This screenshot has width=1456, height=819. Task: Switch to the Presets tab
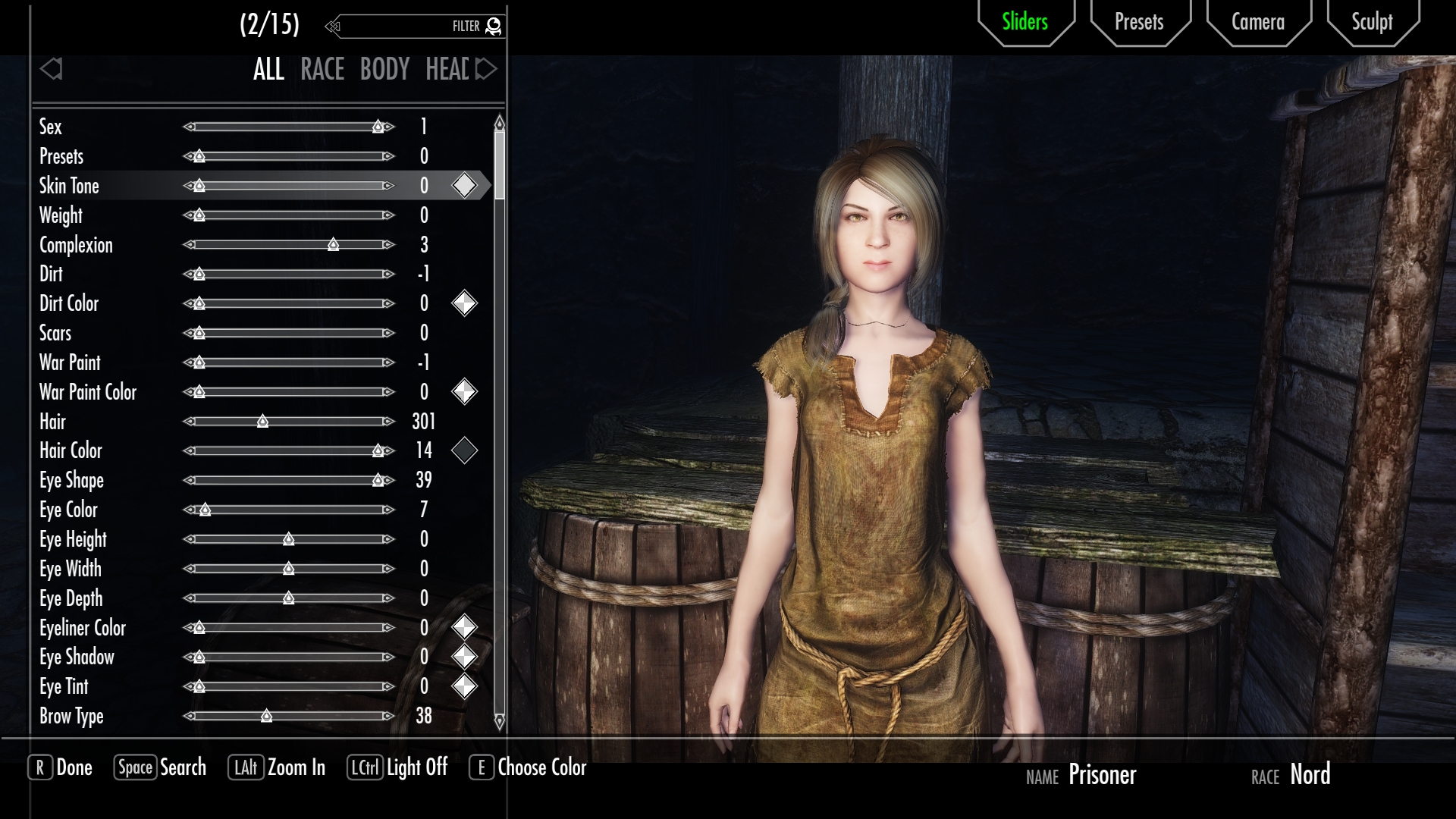[1139, 22]
